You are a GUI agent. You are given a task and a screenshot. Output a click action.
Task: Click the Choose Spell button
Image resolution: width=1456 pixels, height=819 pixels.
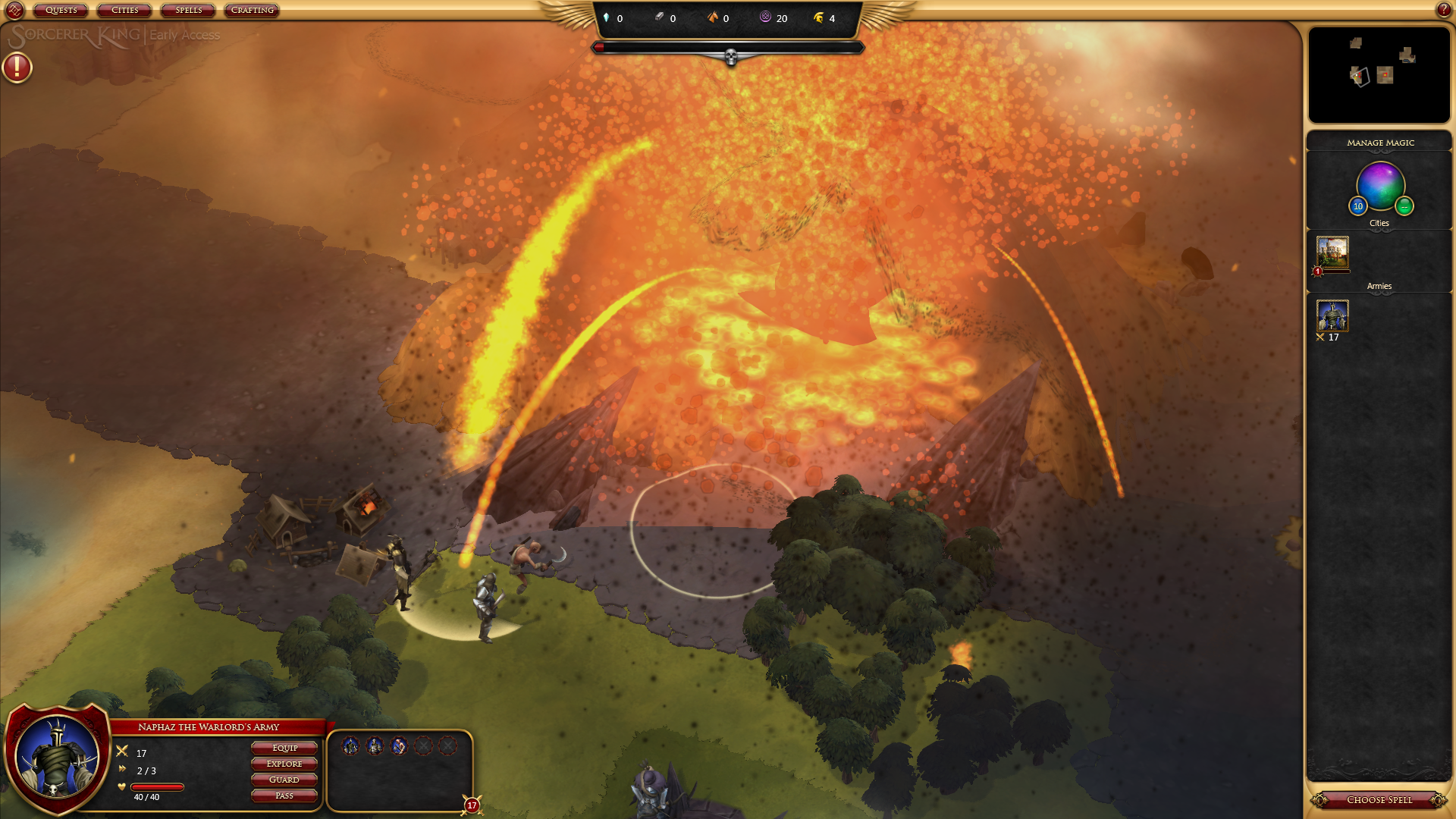click(x=1379, y=800)
